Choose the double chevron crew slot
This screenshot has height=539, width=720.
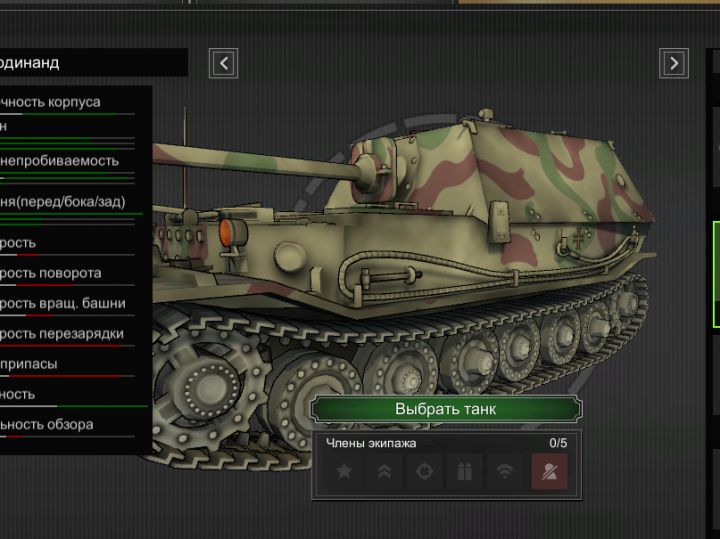tap(384, 472)
